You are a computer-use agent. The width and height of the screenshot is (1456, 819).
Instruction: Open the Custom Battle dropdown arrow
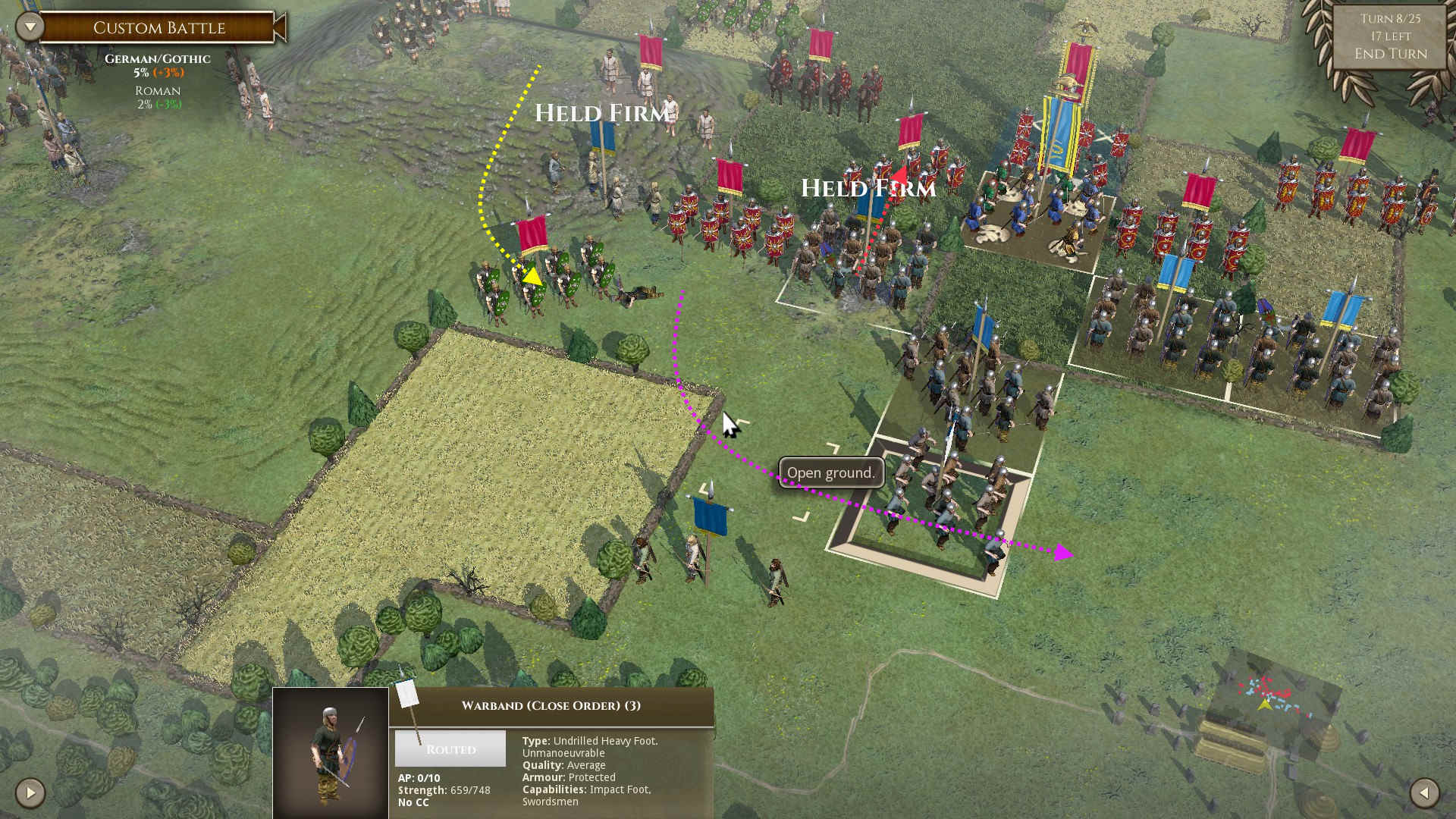[30, 27]
